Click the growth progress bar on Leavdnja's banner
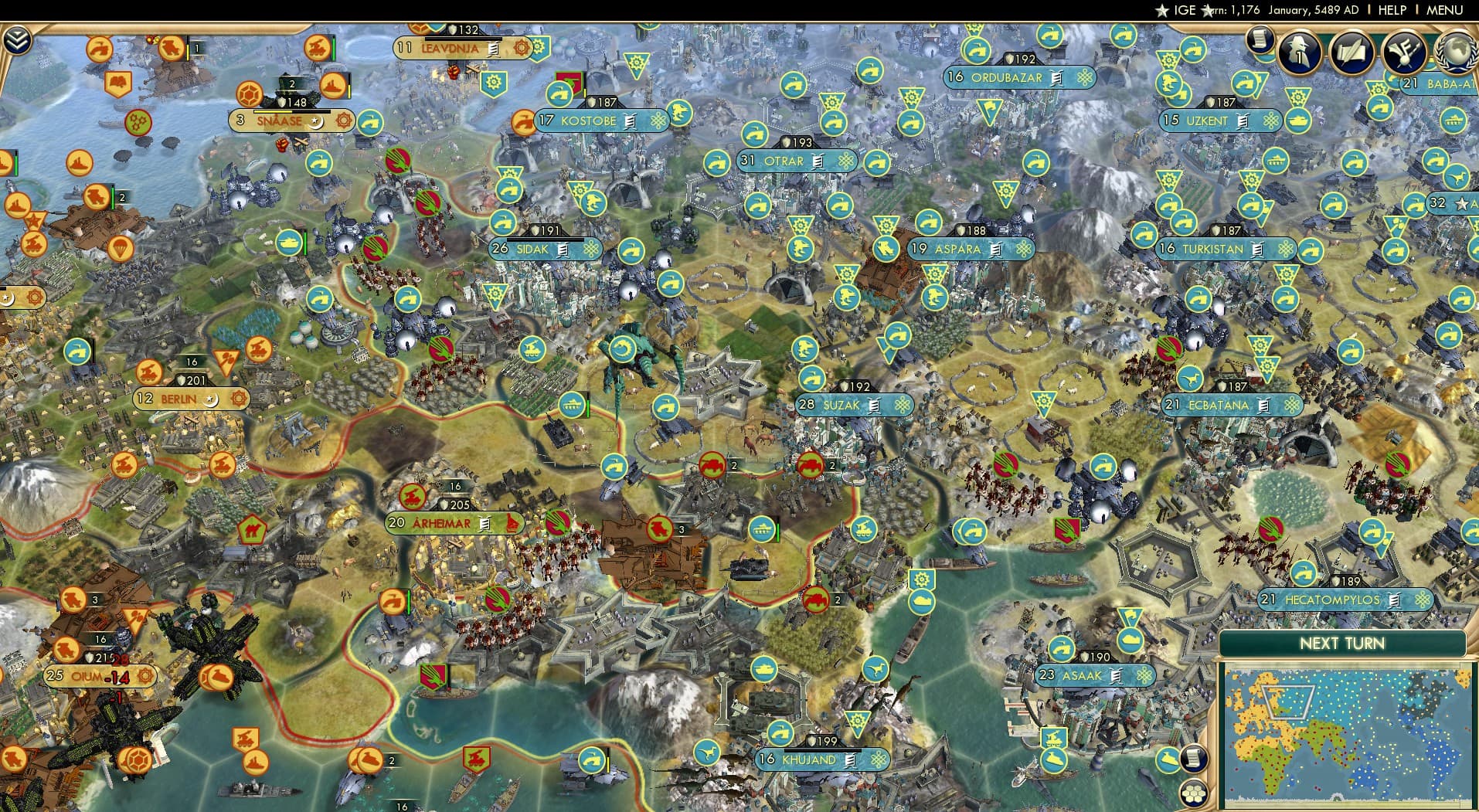 click(464, 39)
